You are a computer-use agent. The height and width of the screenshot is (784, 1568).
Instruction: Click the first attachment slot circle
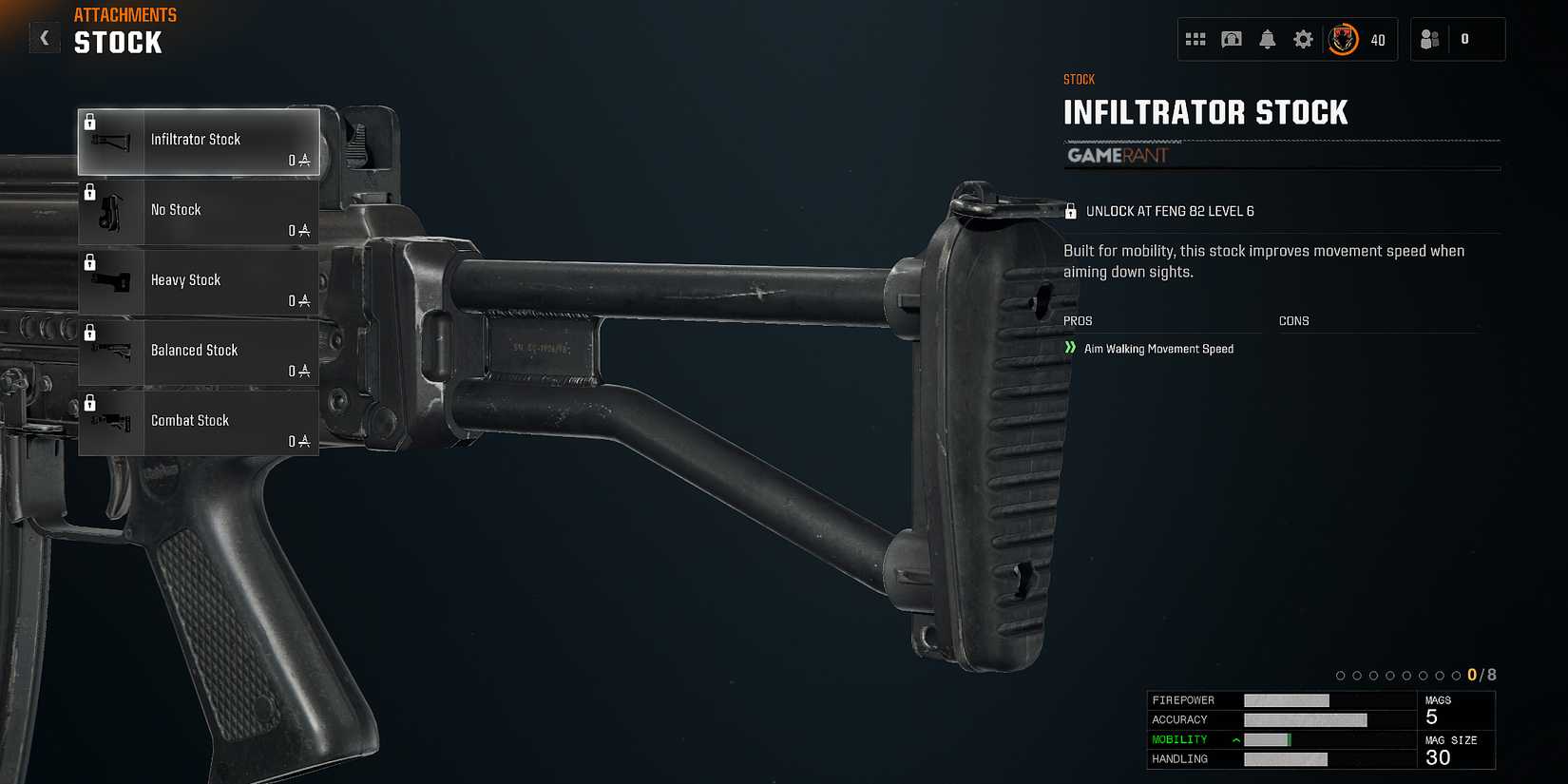point(1341,675)
